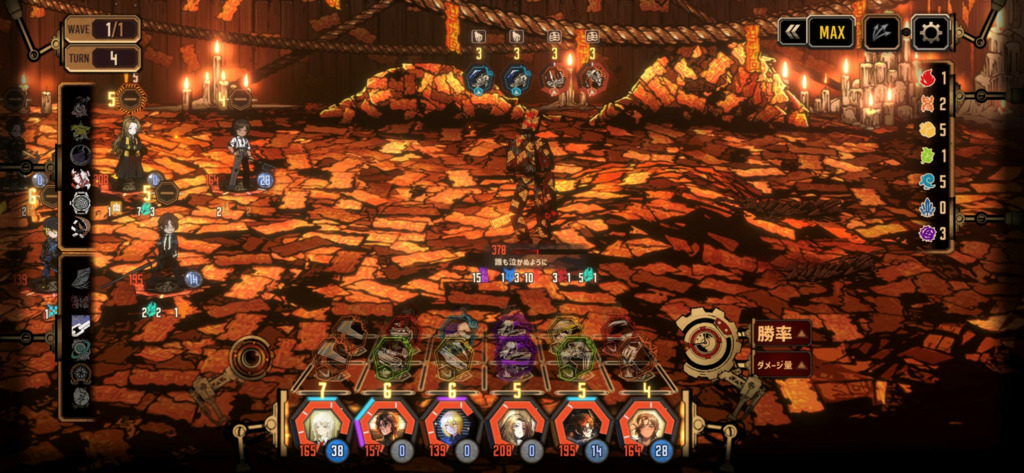Select the red-haired sinner portrait with 195 HP
This screenshot has width=1024, height=473.
583,425
